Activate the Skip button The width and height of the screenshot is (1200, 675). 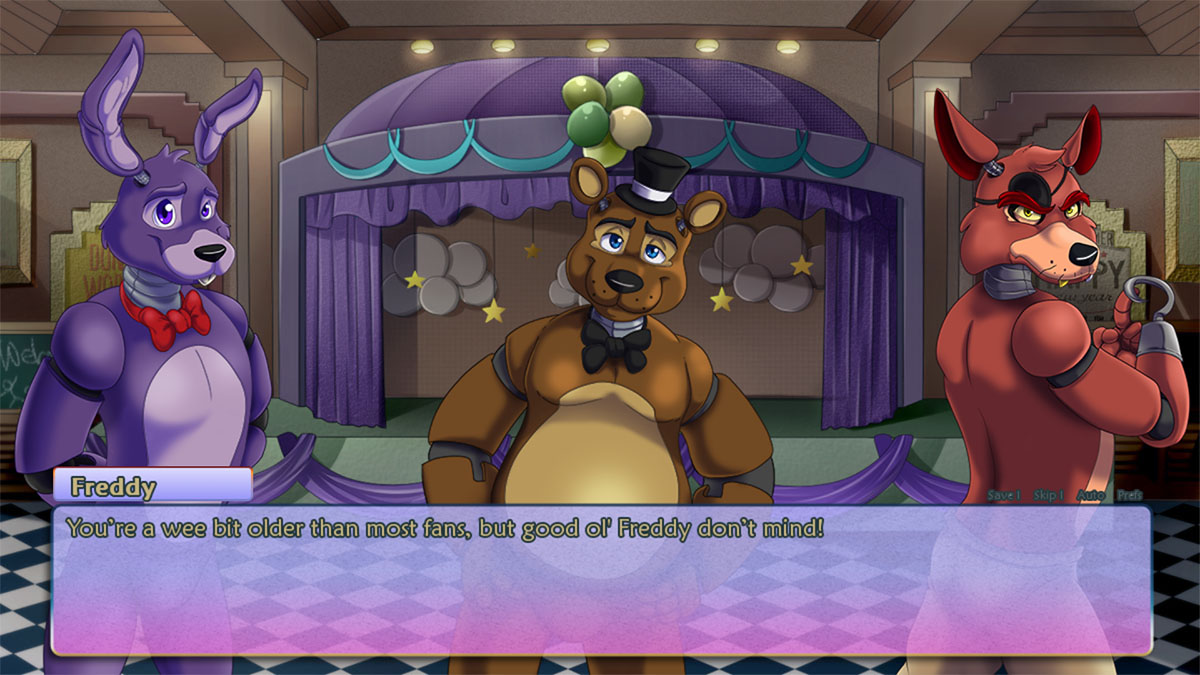[x=1048, y=495]
